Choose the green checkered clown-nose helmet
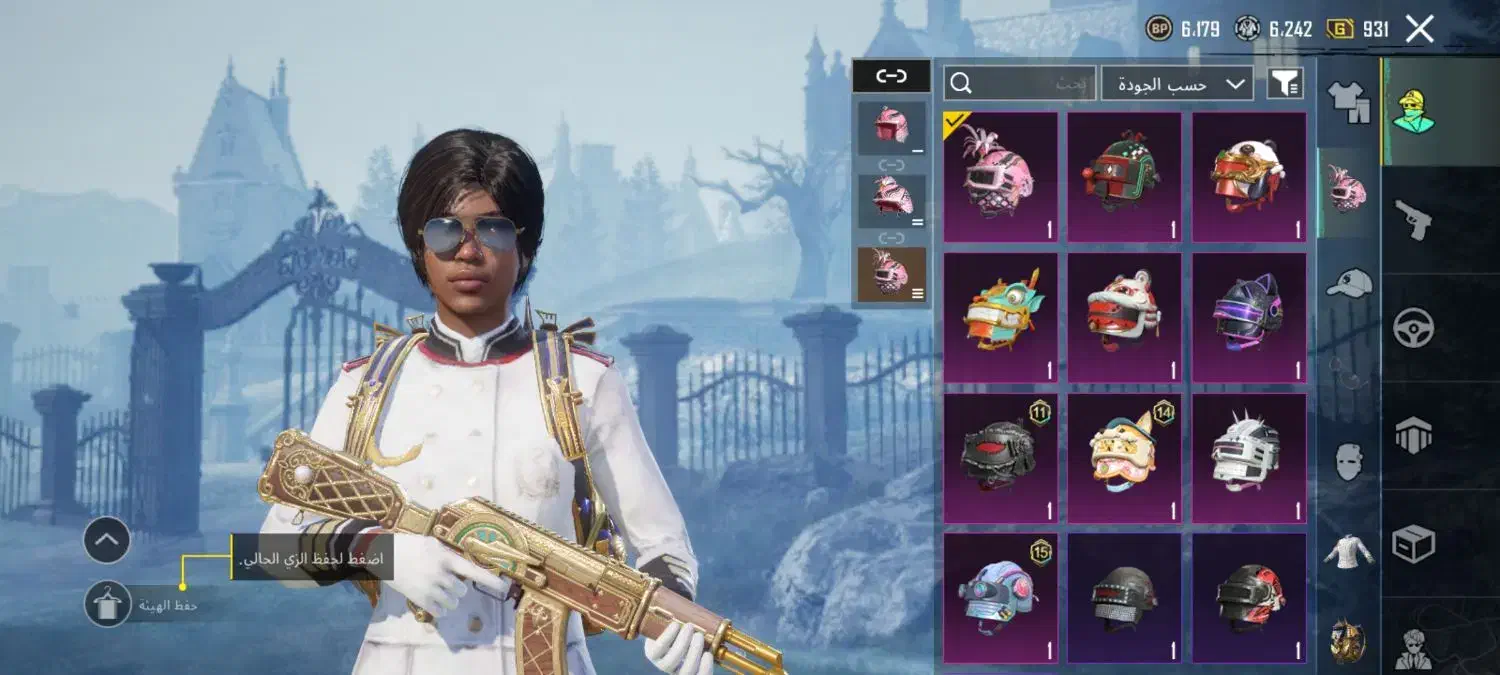 tap(1124, 177)
